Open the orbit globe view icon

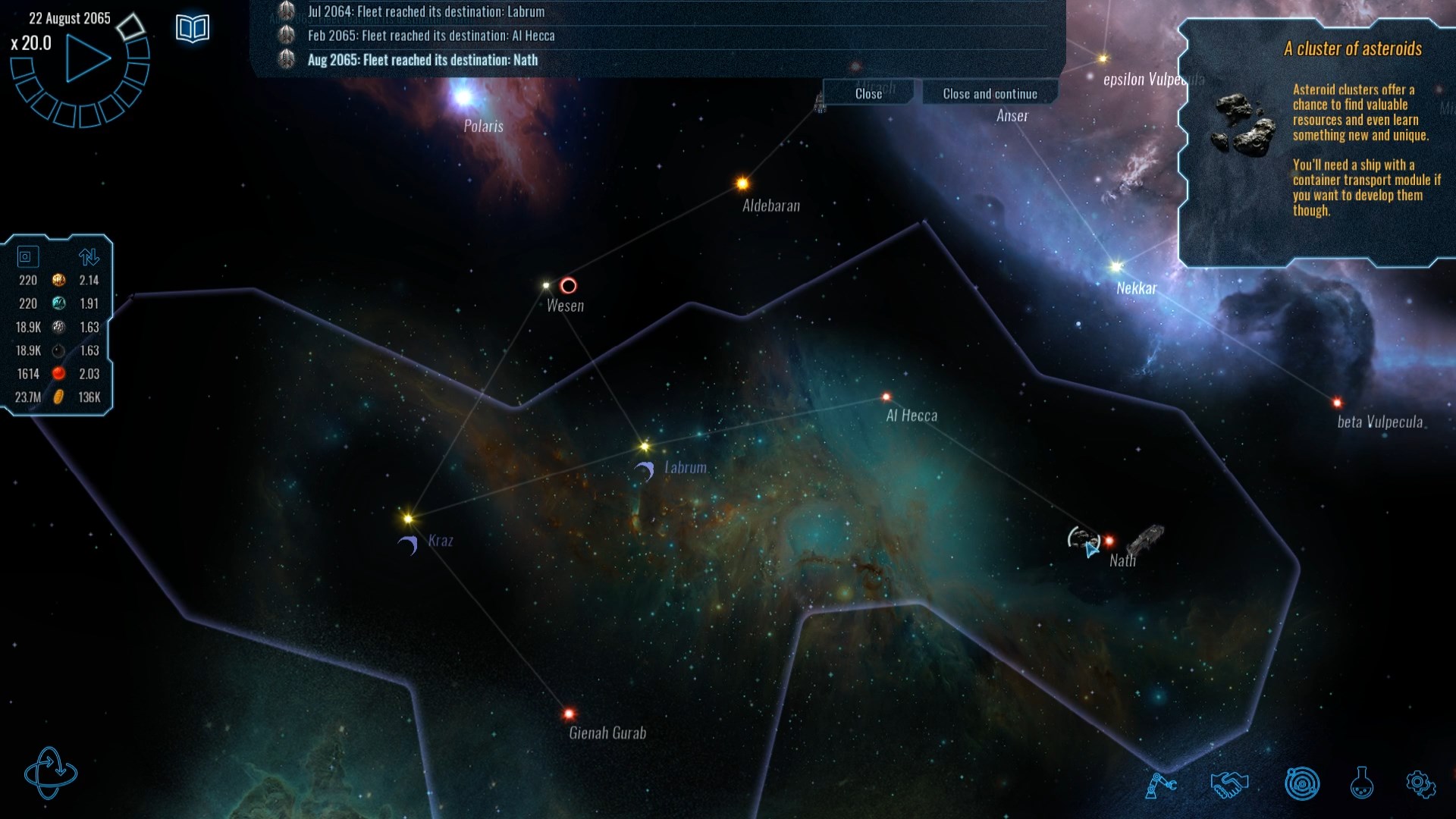(50, 773)
